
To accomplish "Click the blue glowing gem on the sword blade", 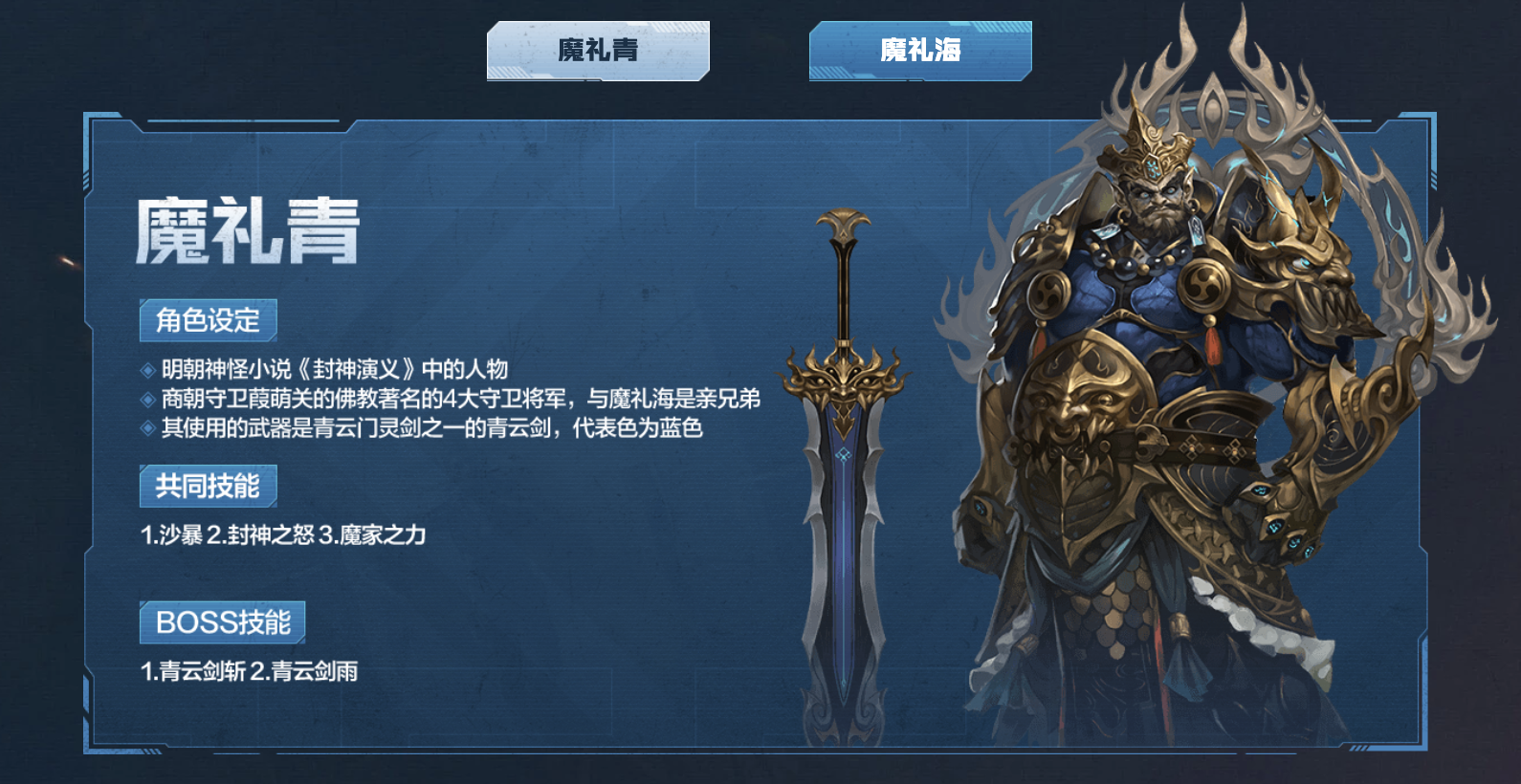I will pyautogui.click(x=842, y=454).
